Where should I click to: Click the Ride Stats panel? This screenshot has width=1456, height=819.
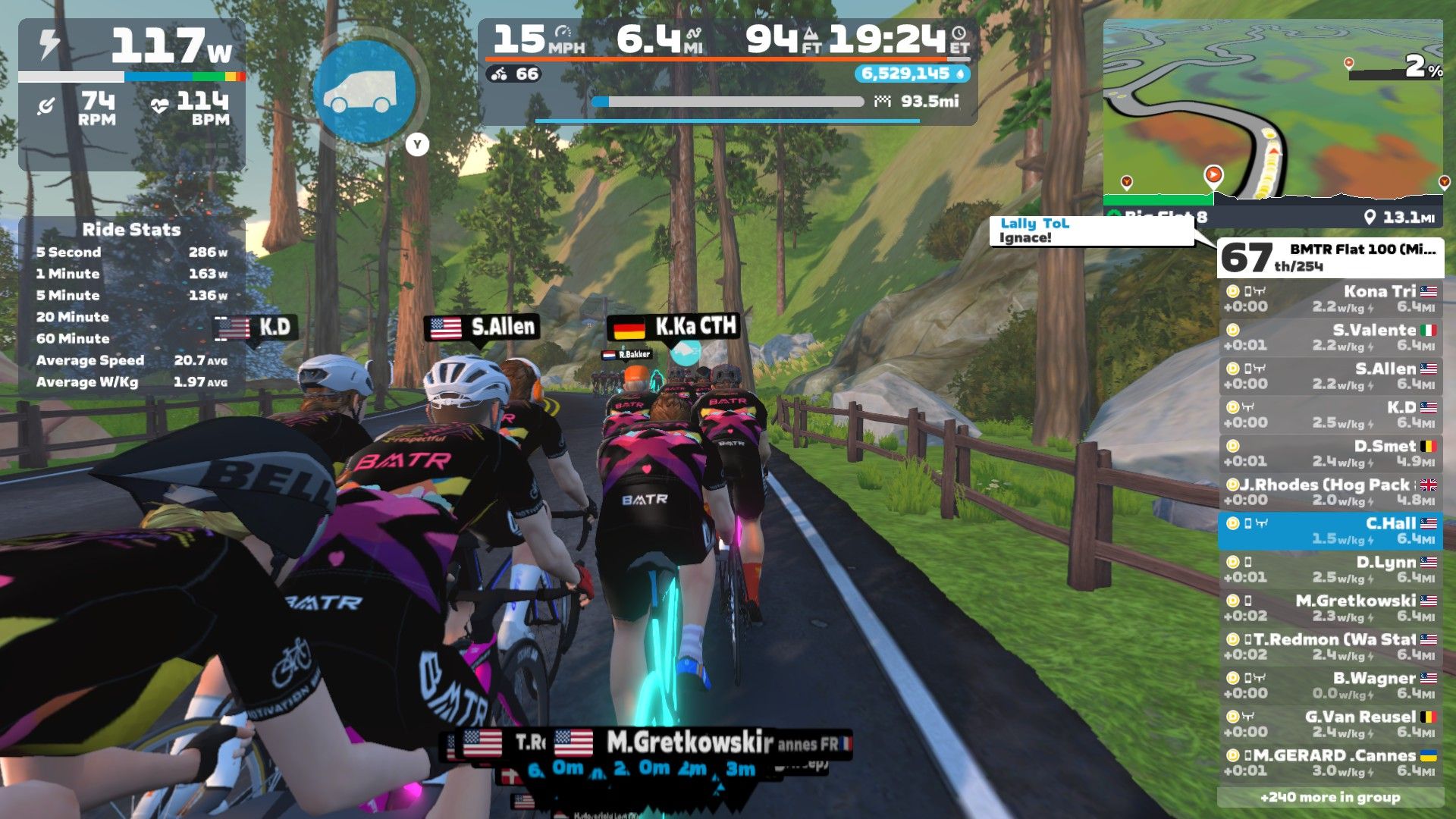131,305
